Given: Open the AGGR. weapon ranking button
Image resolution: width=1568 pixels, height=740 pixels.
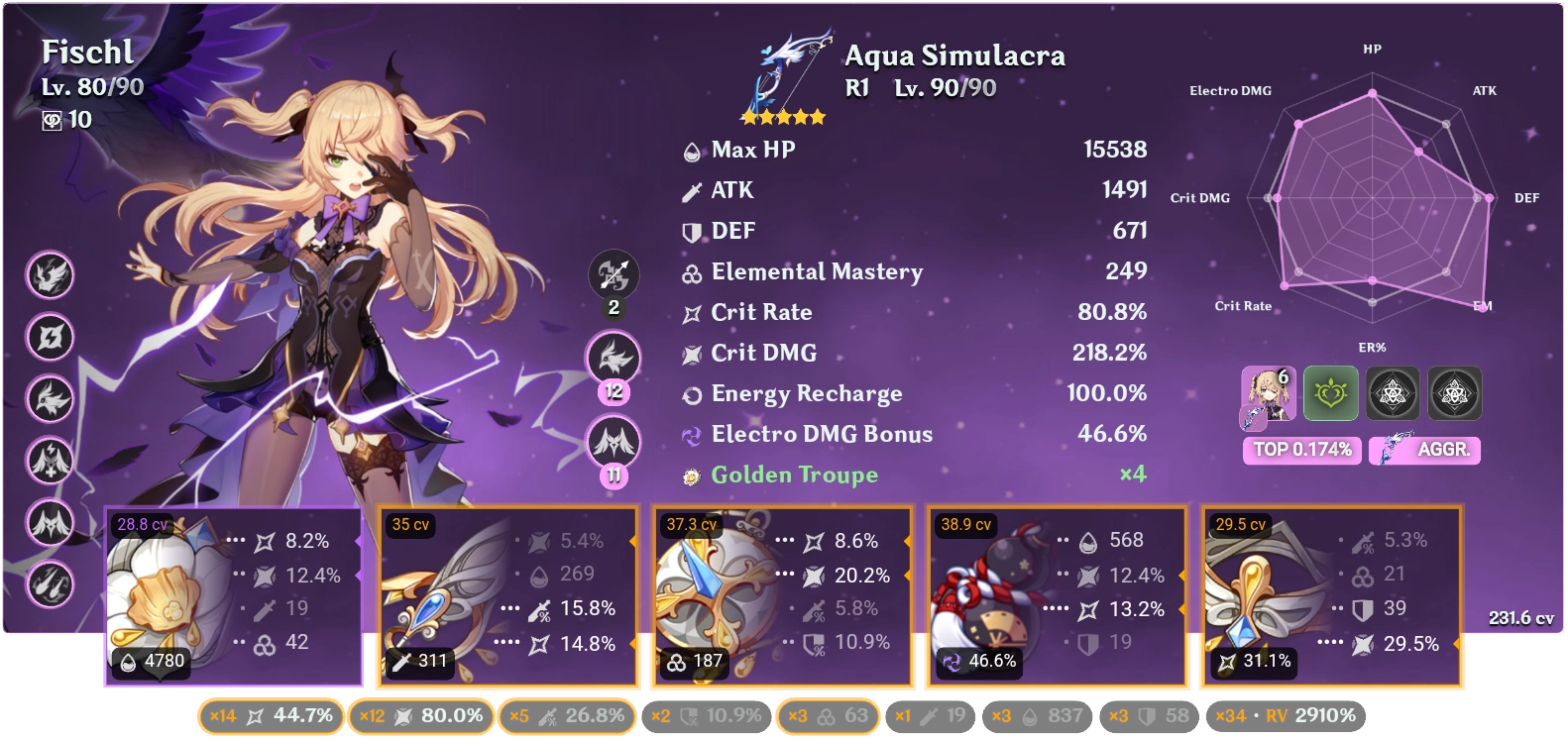Looking at the screenshot, I should [1424, 450].
